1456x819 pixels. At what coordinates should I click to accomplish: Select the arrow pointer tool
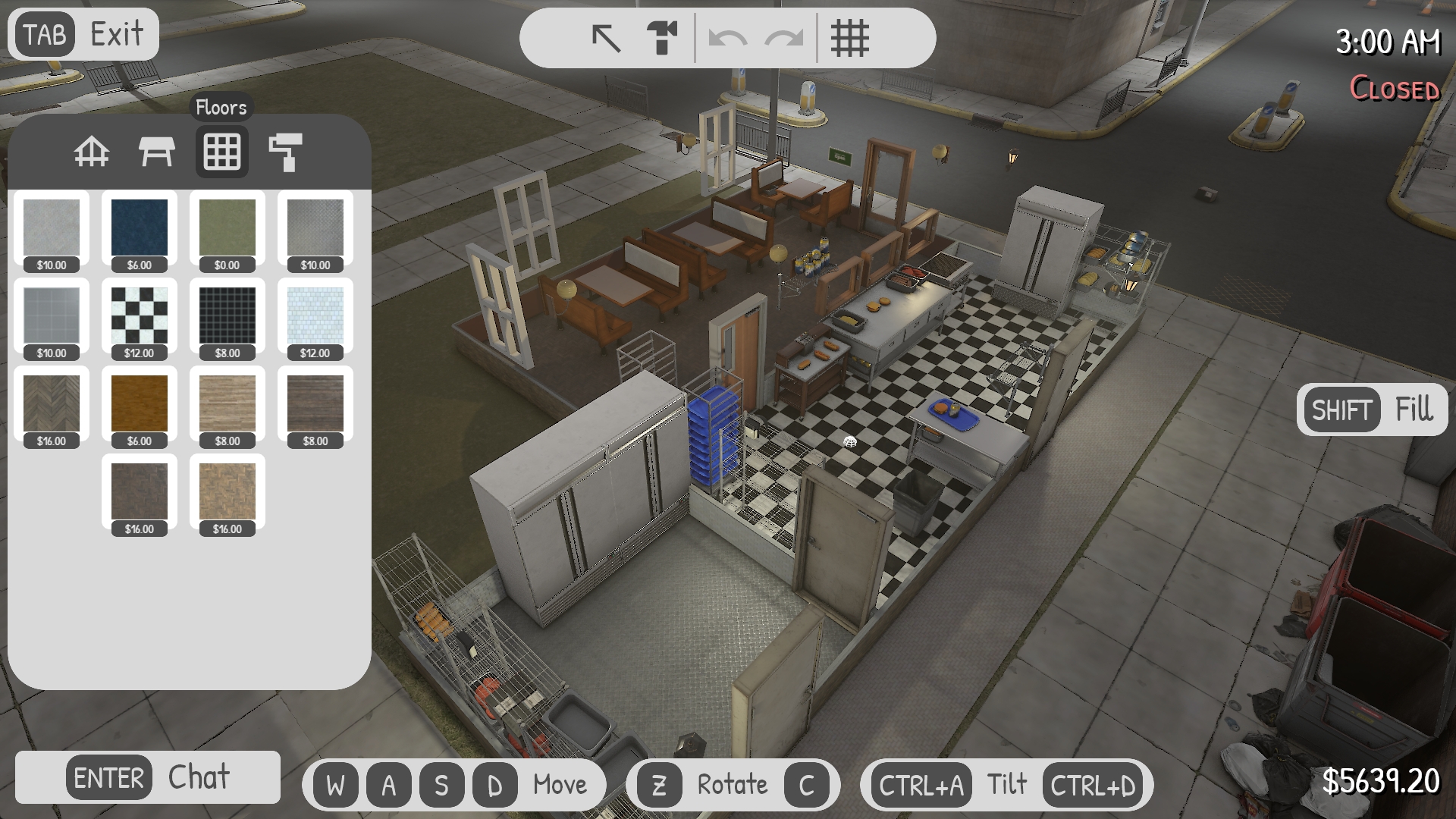606,38
